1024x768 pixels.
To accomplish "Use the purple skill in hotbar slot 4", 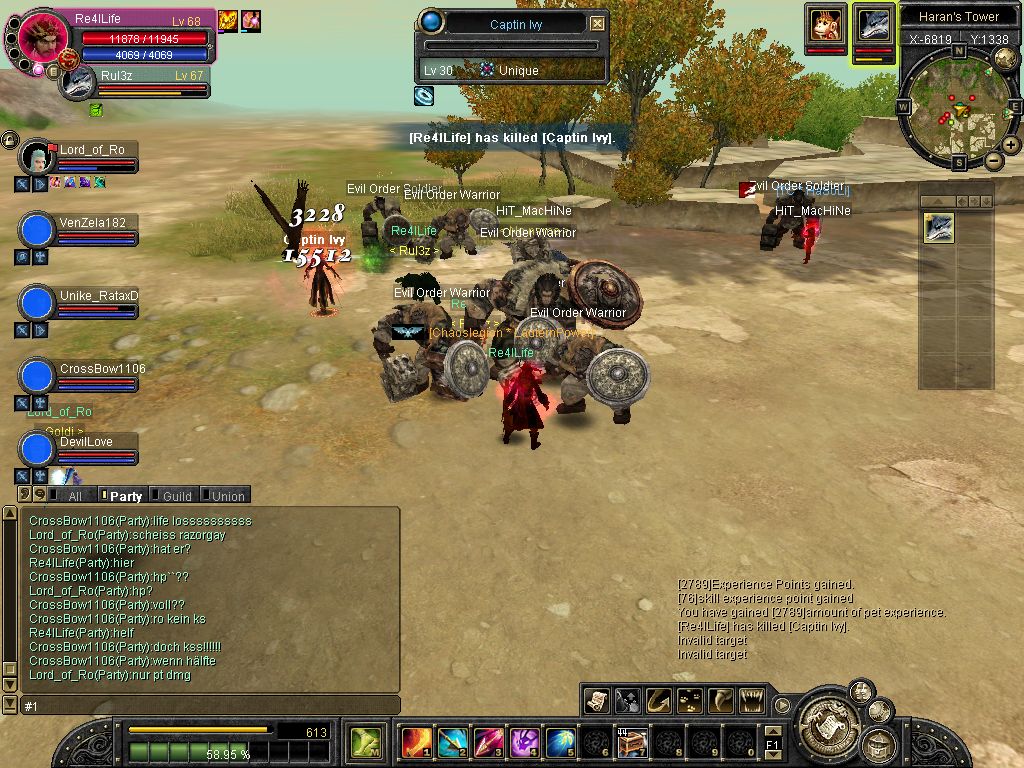I will click(x=524, y=743).
